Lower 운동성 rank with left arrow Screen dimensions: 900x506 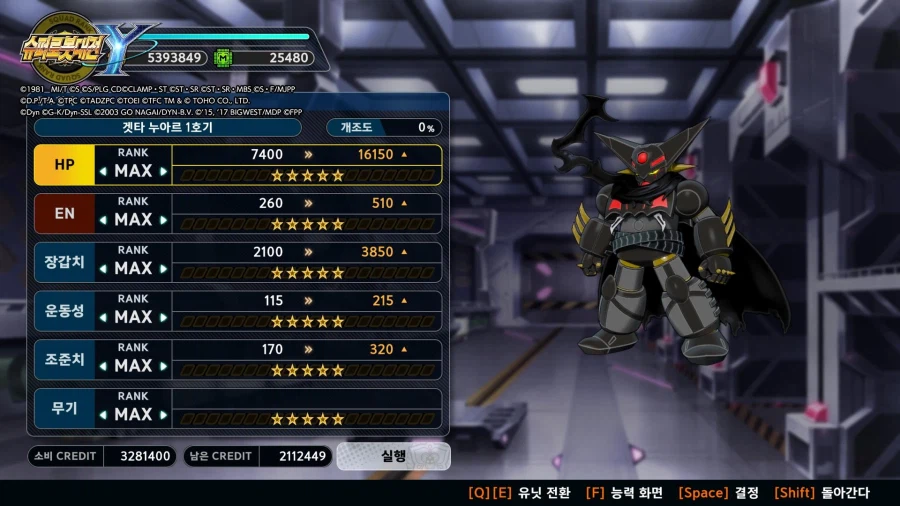(103, 318)
